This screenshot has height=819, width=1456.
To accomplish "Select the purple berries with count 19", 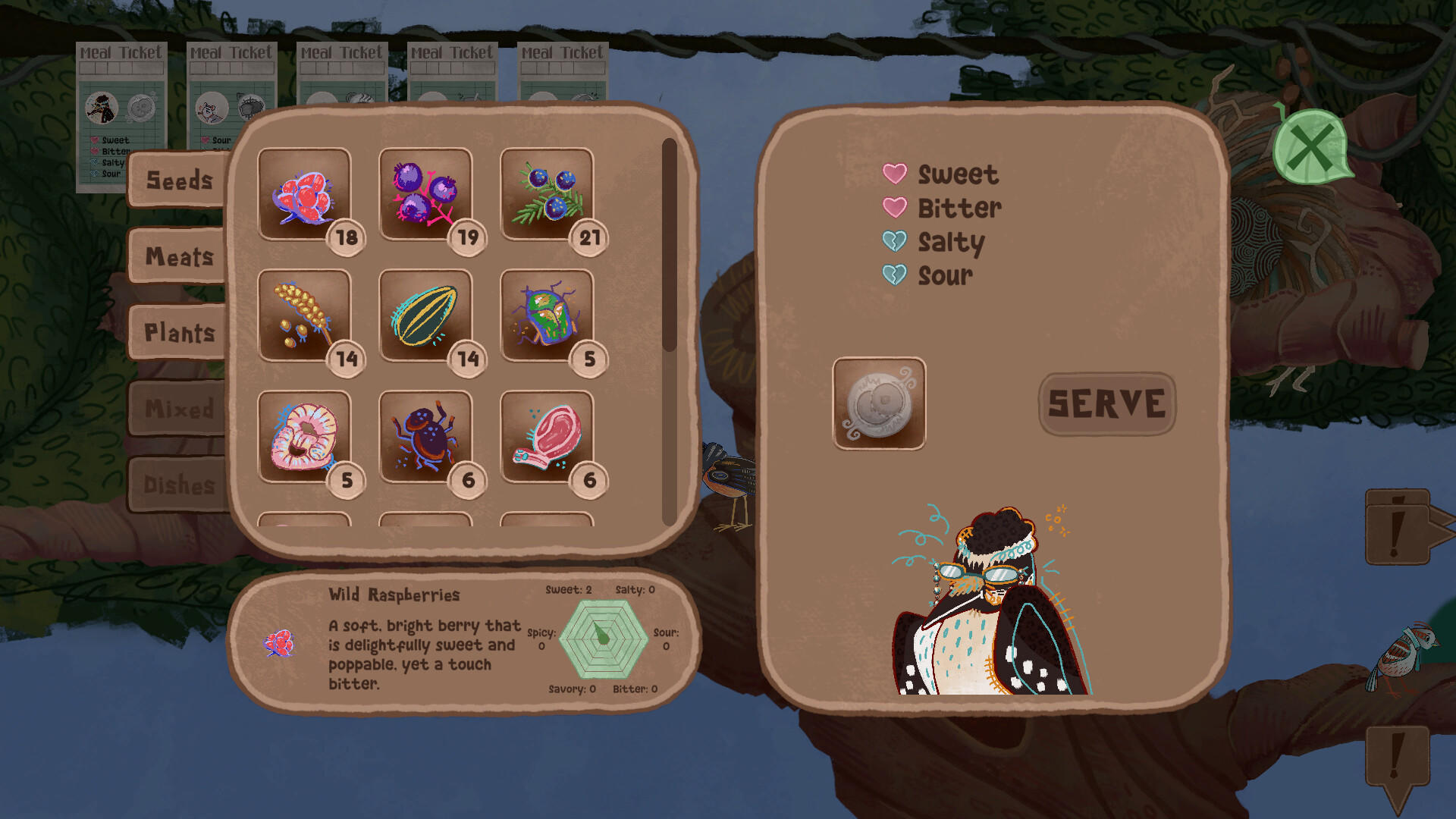I will point(425,194).
